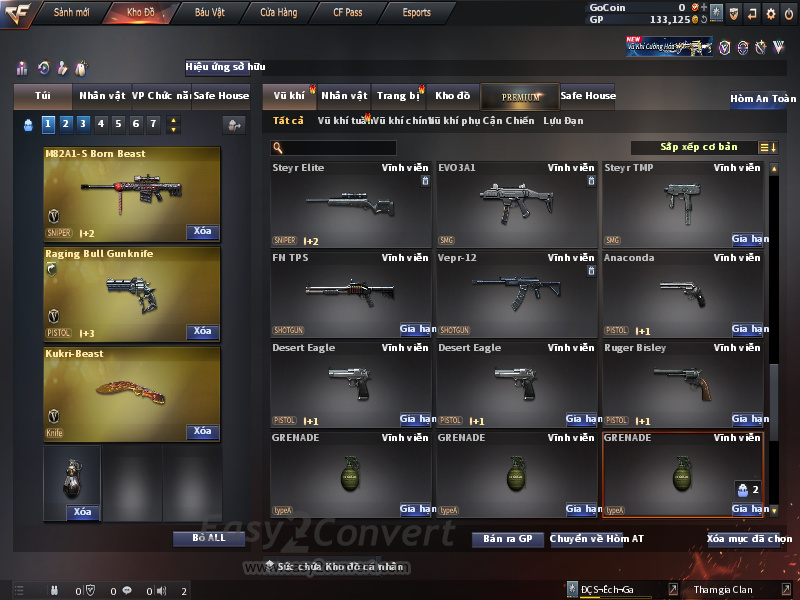The height and width of the screenshot is (600, 800).
Task: Open the Esports tab
Action: coord(416,13)
